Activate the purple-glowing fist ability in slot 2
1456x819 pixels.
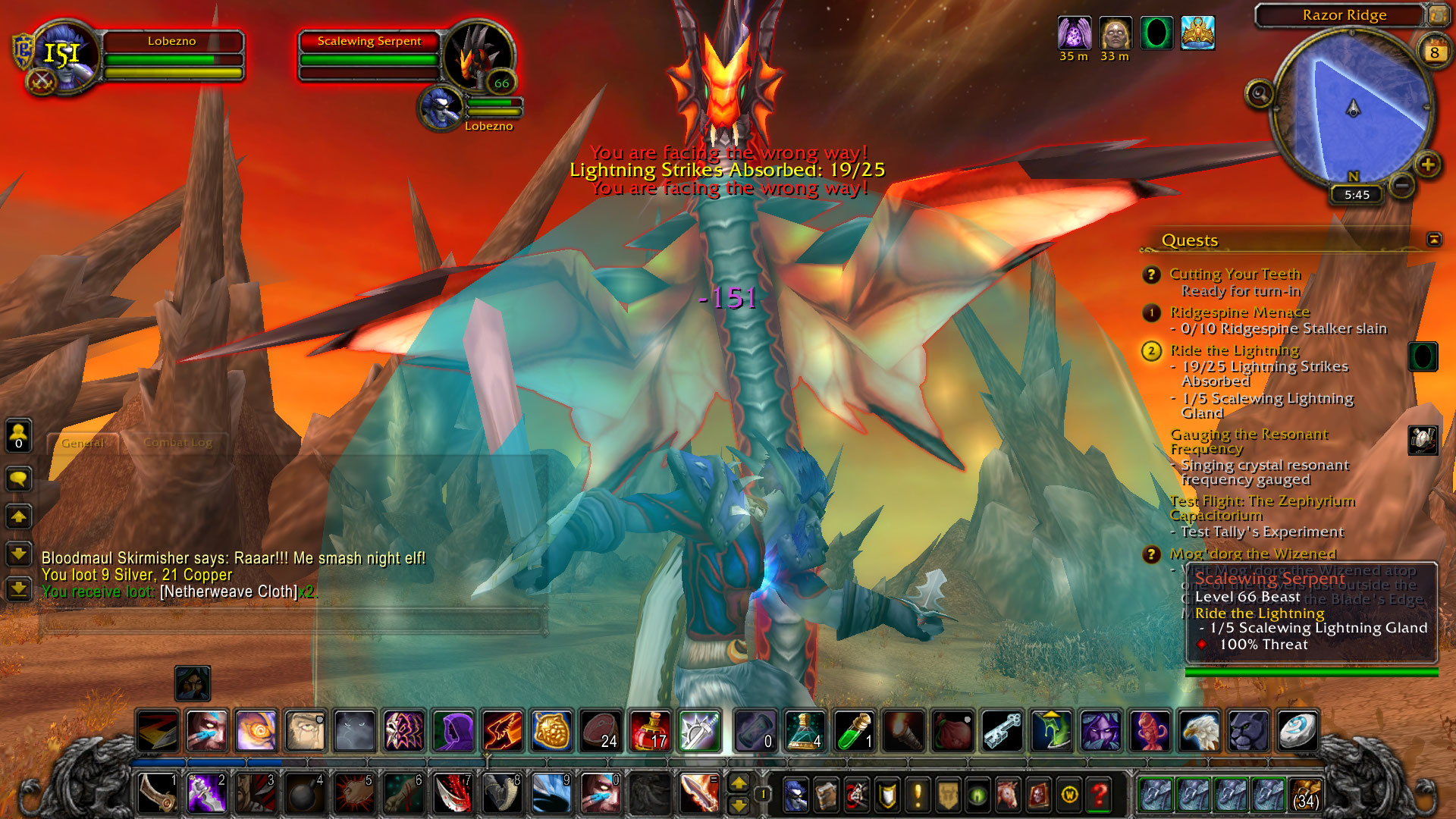206,794
